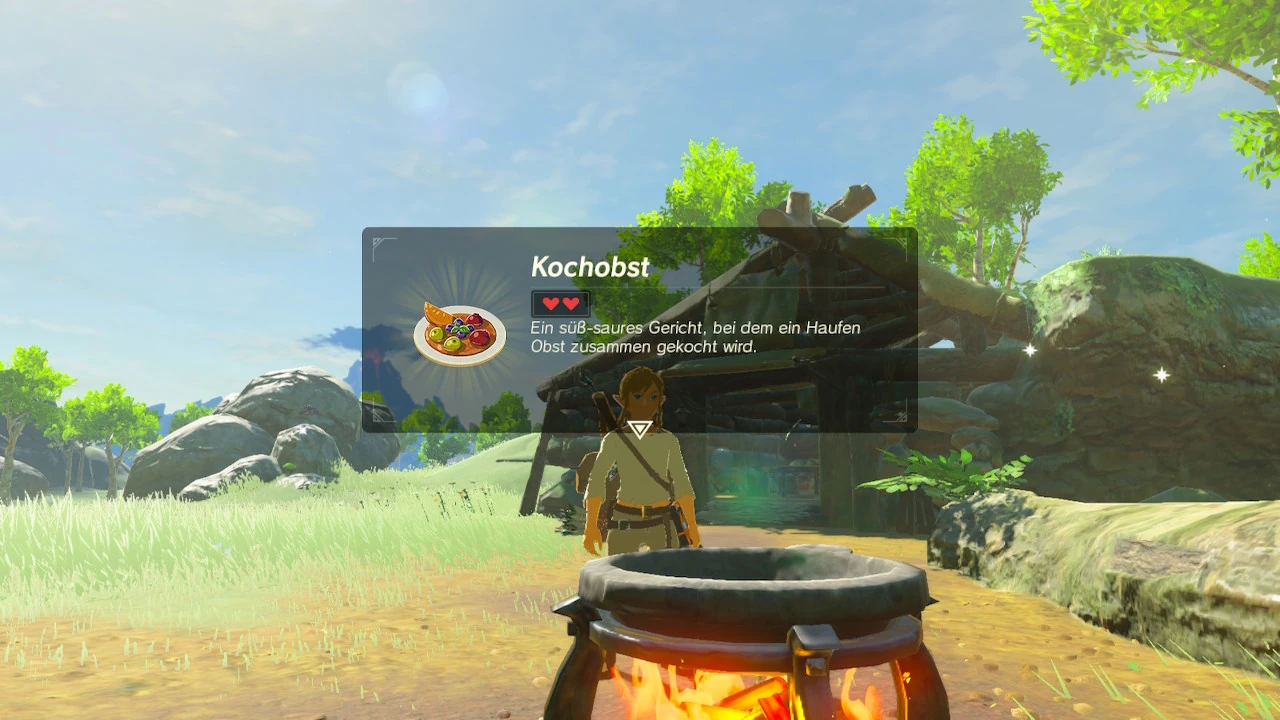Click the item description line about süß-saures Gericht

(x=694, y=327)
